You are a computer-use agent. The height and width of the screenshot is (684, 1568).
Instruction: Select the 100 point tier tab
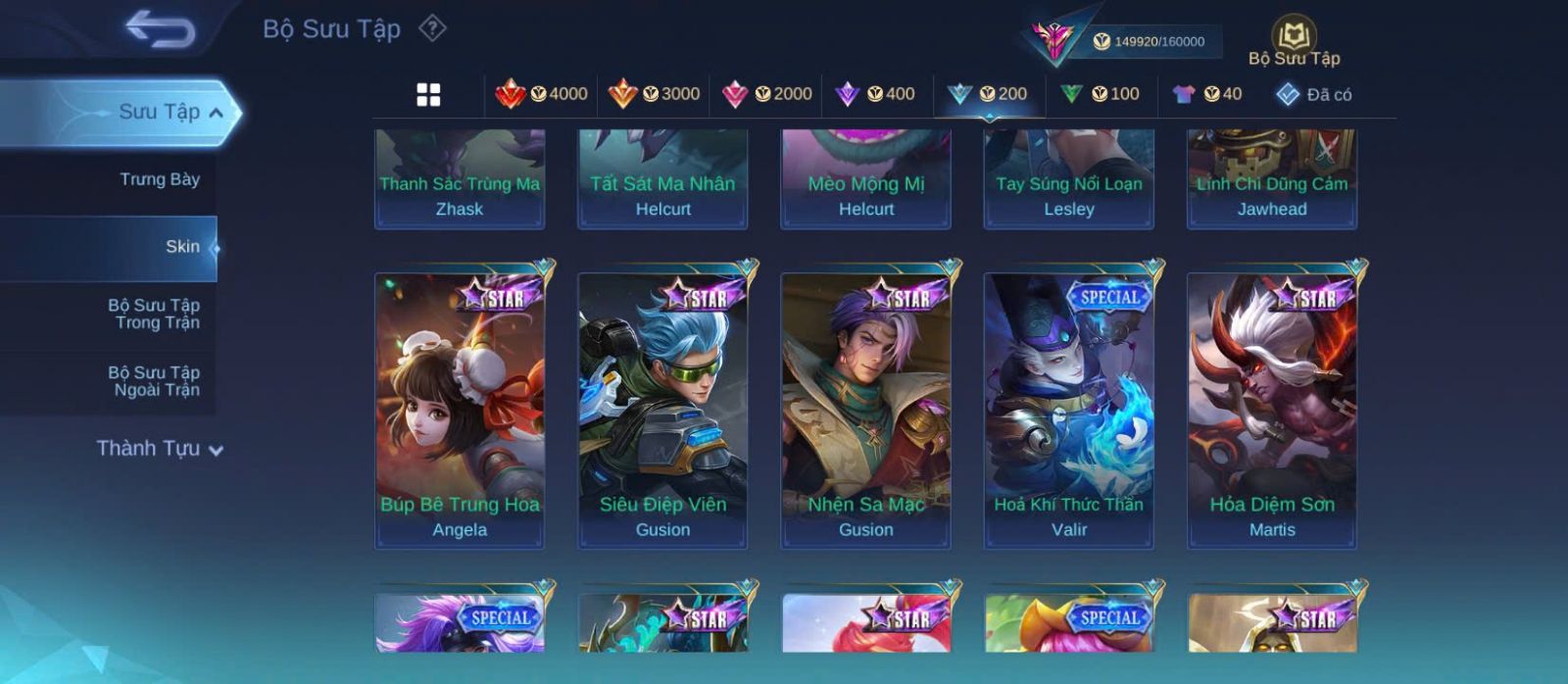point(1101,94)
